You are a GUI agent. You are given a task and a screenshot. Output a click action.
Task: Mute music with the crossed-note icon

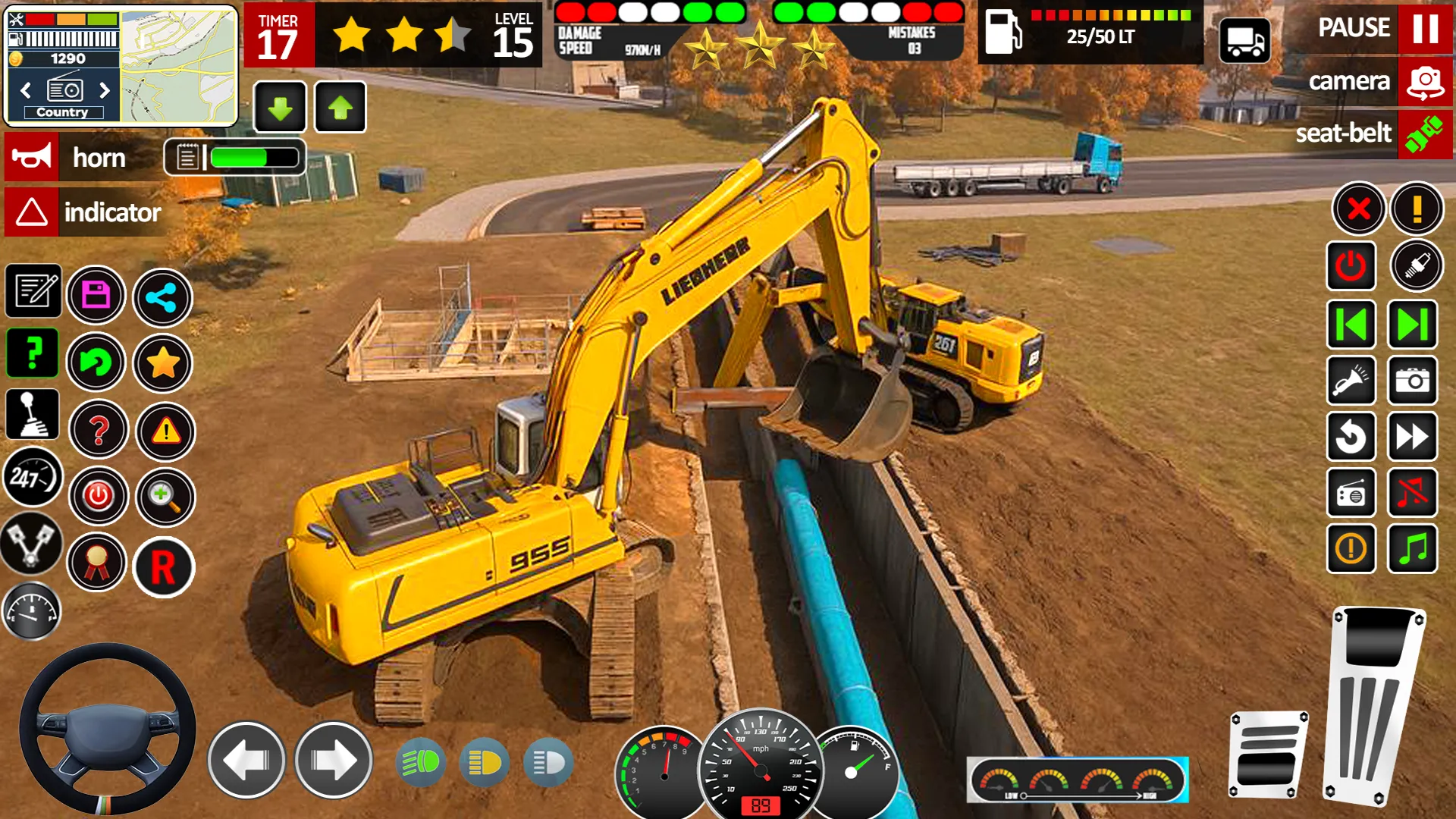[1412, 493]
